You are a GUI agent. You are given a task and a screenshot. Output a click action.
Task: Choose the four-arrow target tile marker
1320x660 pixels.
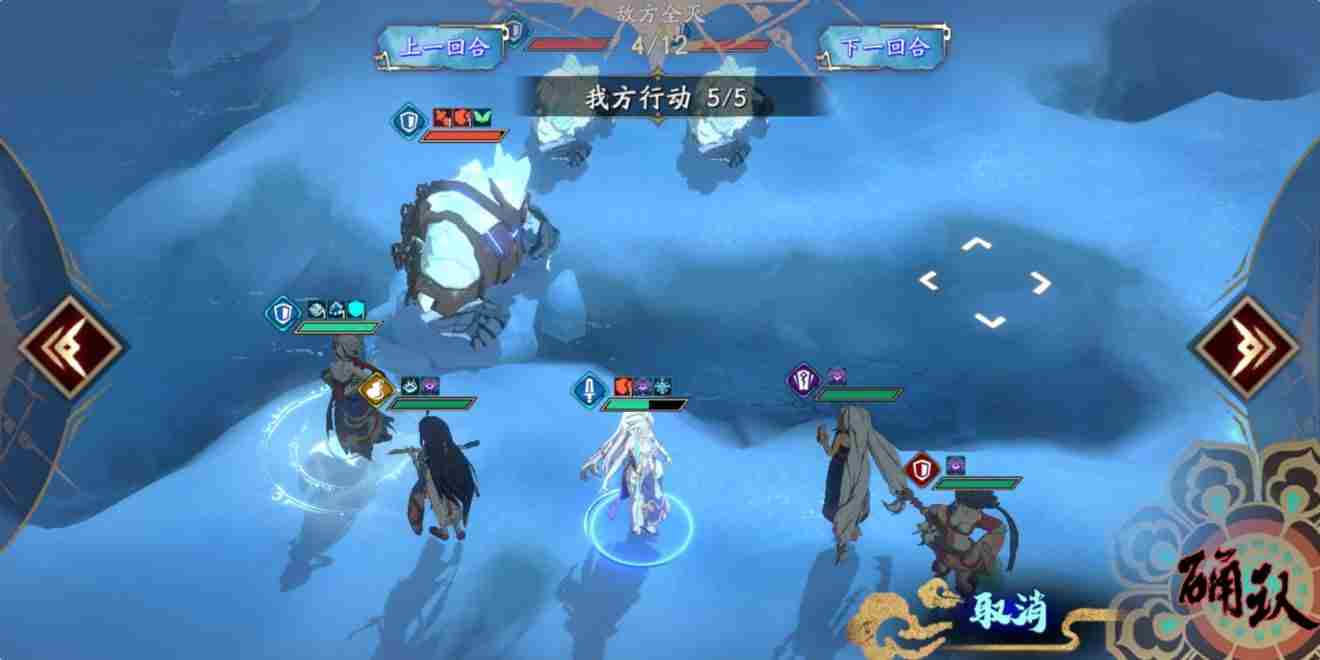[984, 282]
